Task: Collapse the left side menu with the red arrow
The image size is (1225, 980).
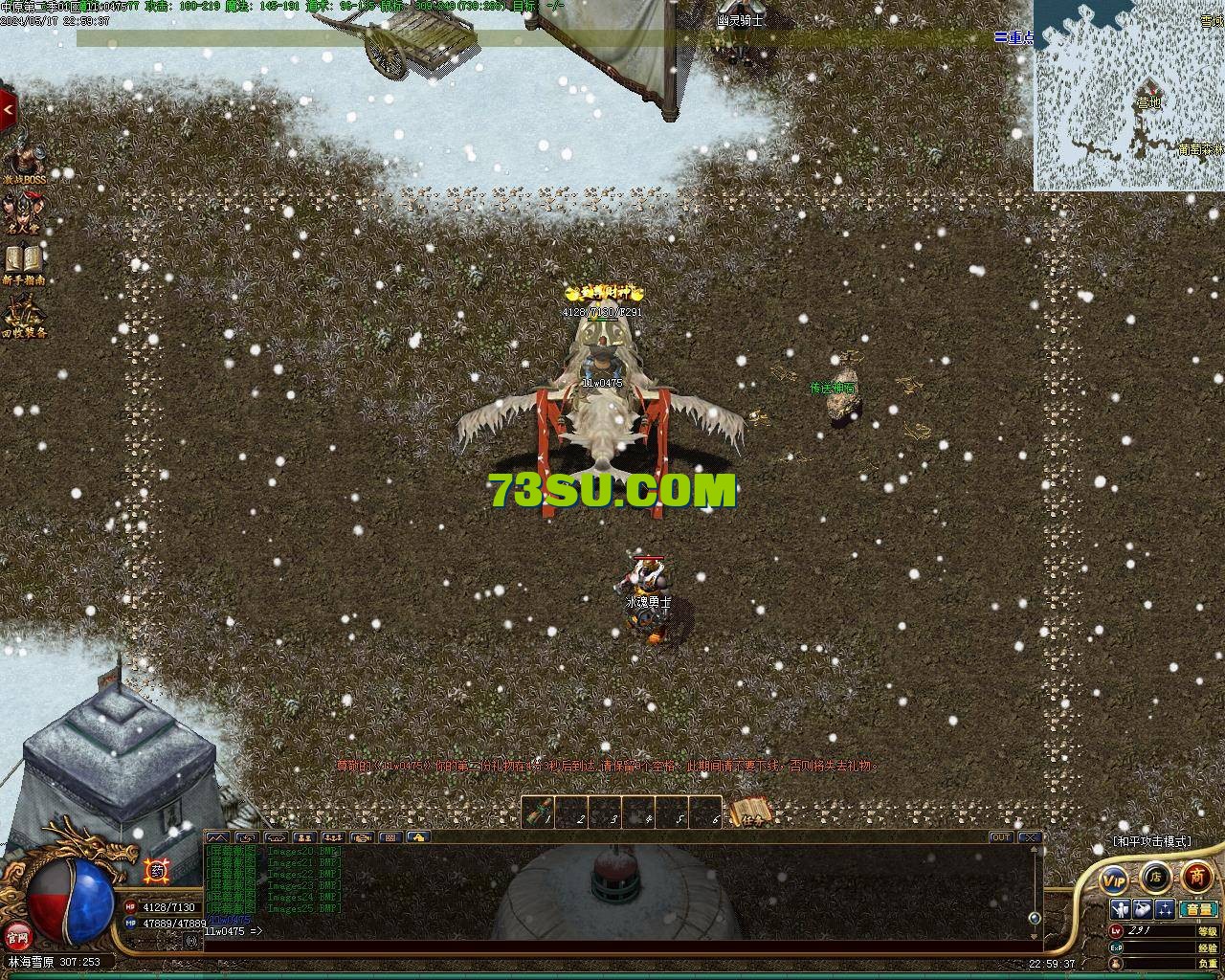Action: click(9, 110)
